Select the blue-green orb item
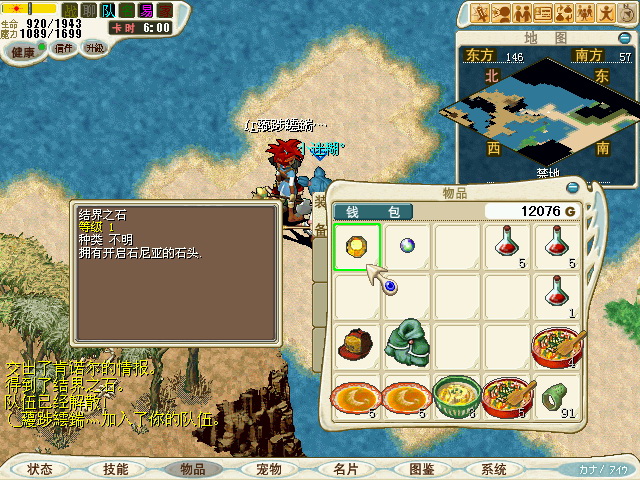Screen dimensions: 640x480 407,246
